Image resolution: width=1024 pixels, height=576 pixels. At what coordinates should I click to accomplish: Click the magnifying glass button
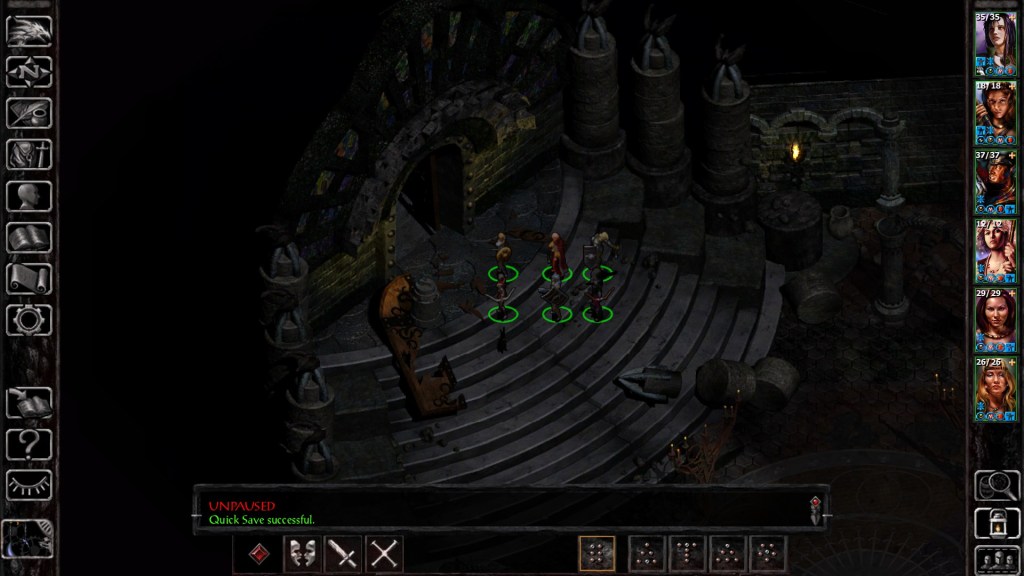coord(996,485)
